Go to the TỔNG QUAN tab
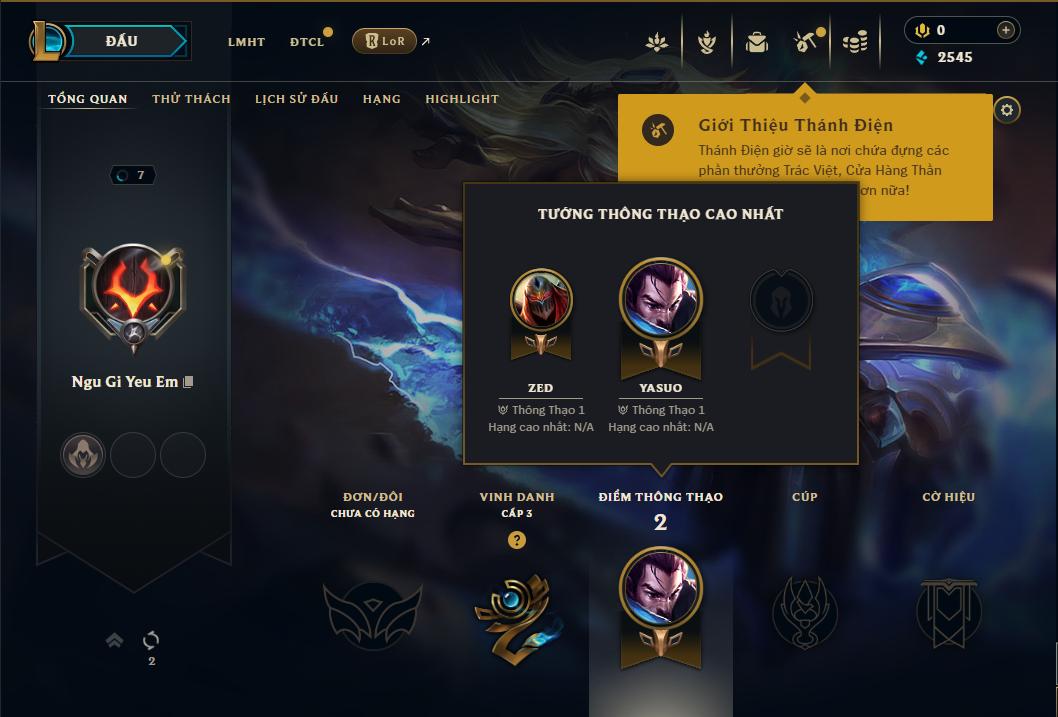This screenshot has height=717, width=1058. [88, 99]
